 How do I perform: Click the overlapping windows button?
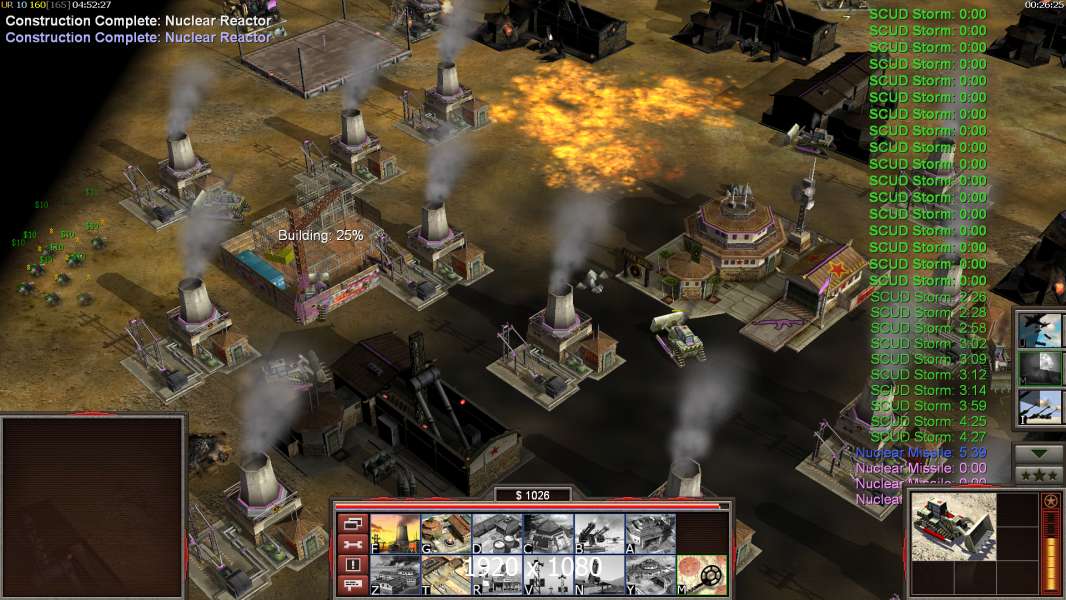coord(352,523)
